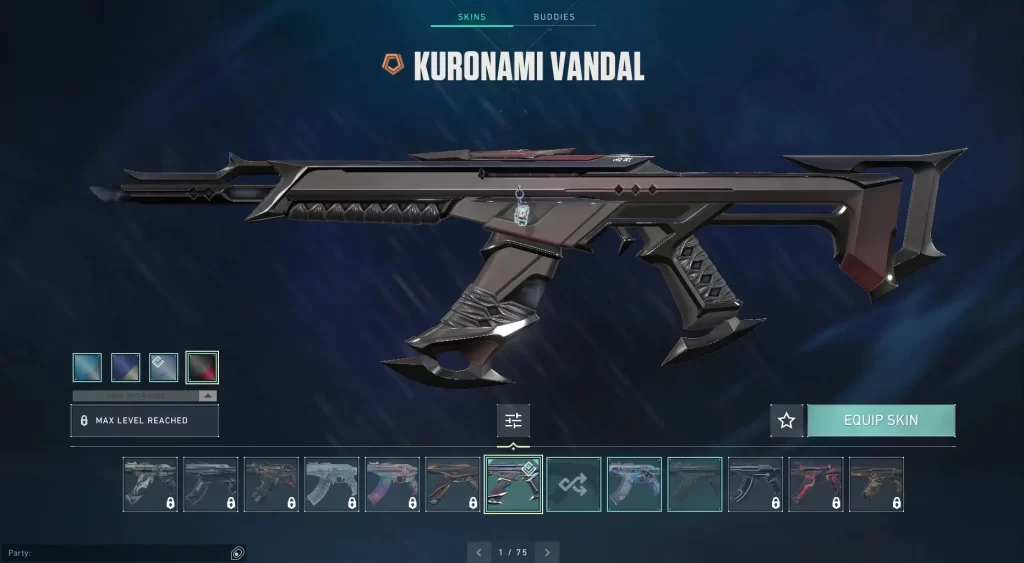Favorite this skin with the star button

coord(786,420)
